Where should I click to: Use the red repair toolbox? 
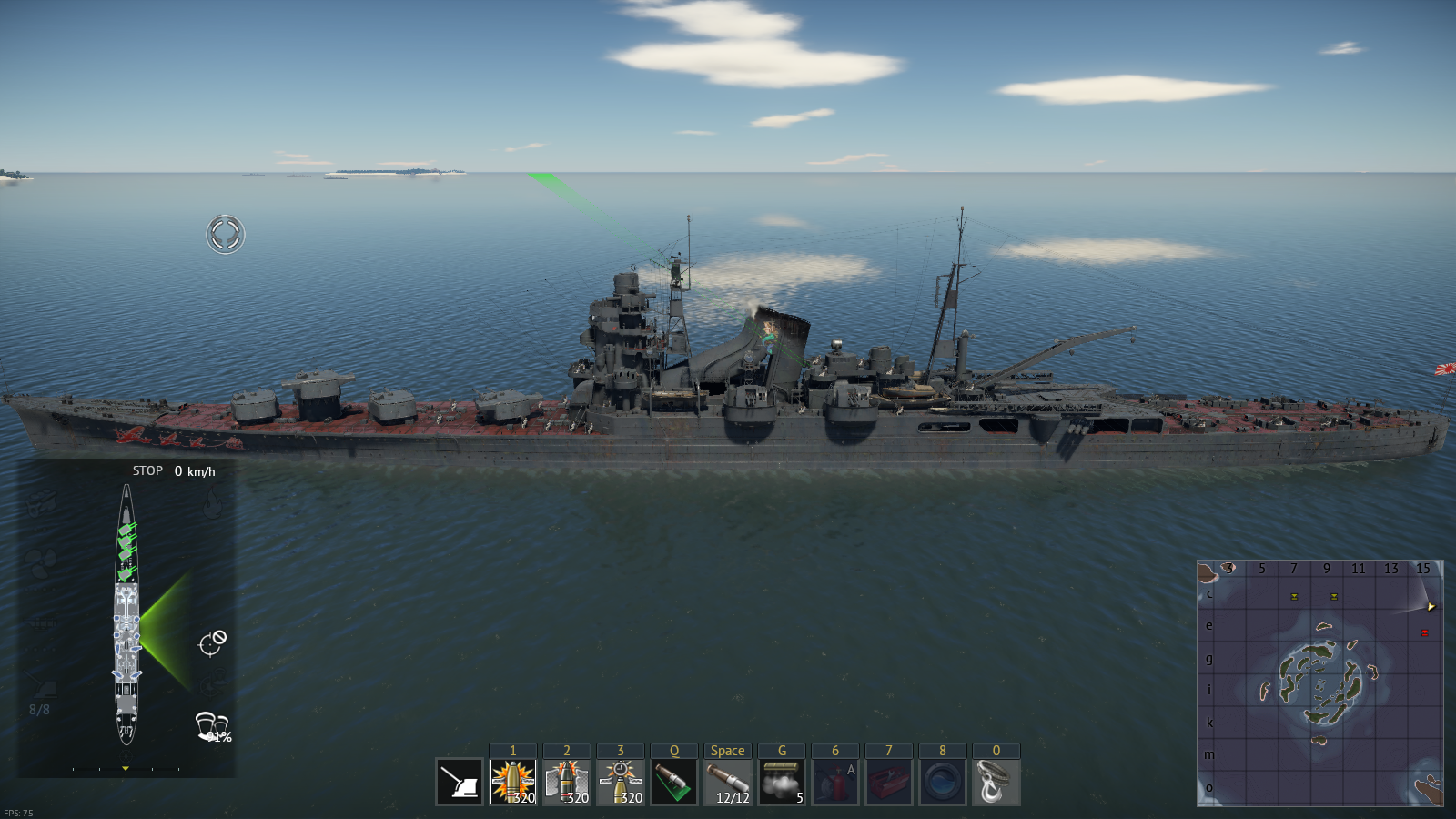pyautogui.click(x=889, y=782)
